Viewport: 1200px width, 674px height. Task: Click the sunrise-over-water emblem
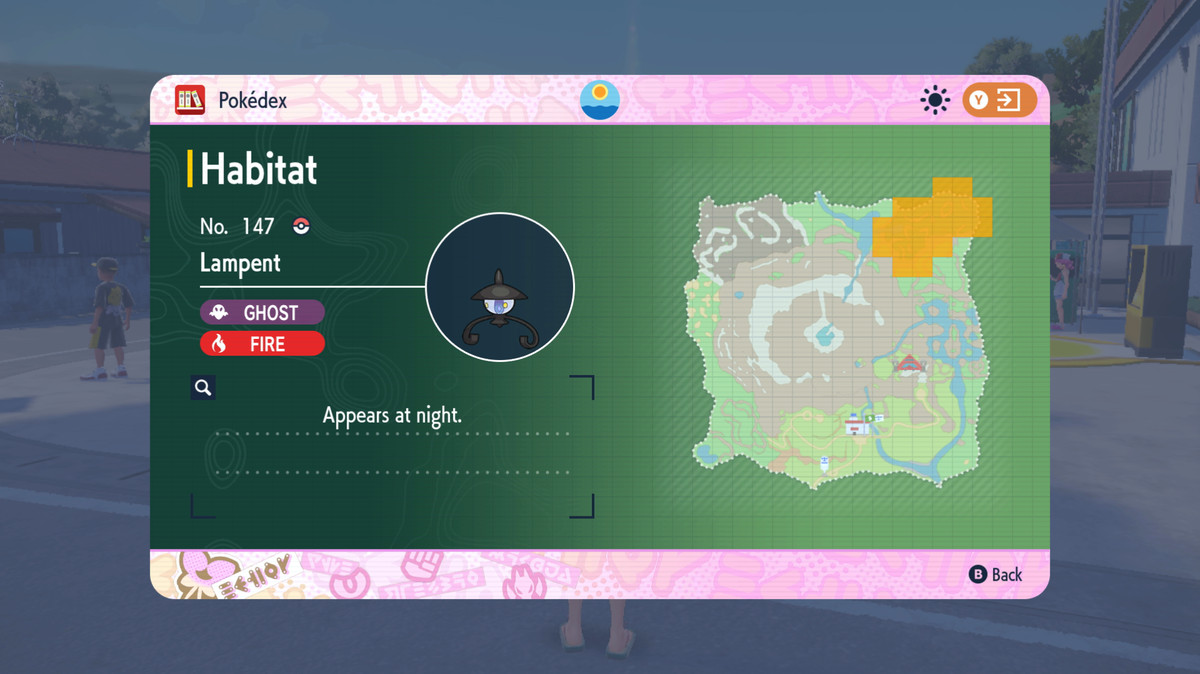click(x=600, y=100)
